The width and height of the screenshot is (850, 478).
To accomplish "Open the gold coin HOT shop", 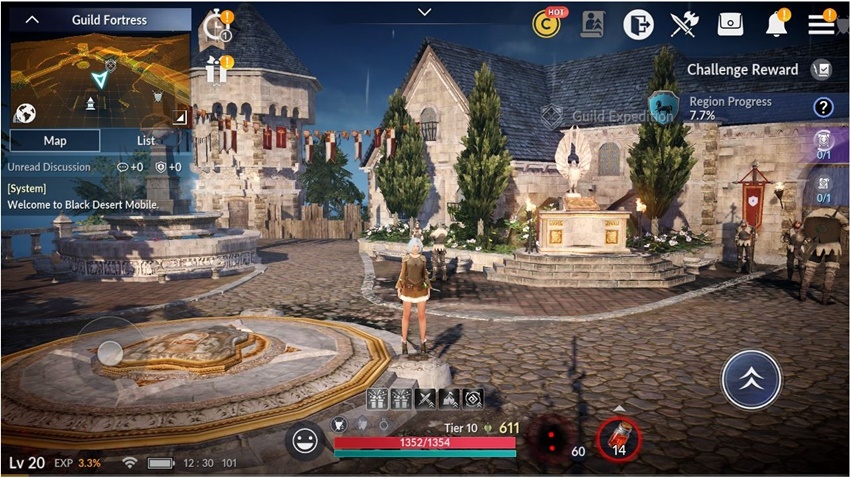I will click(546, 24).
